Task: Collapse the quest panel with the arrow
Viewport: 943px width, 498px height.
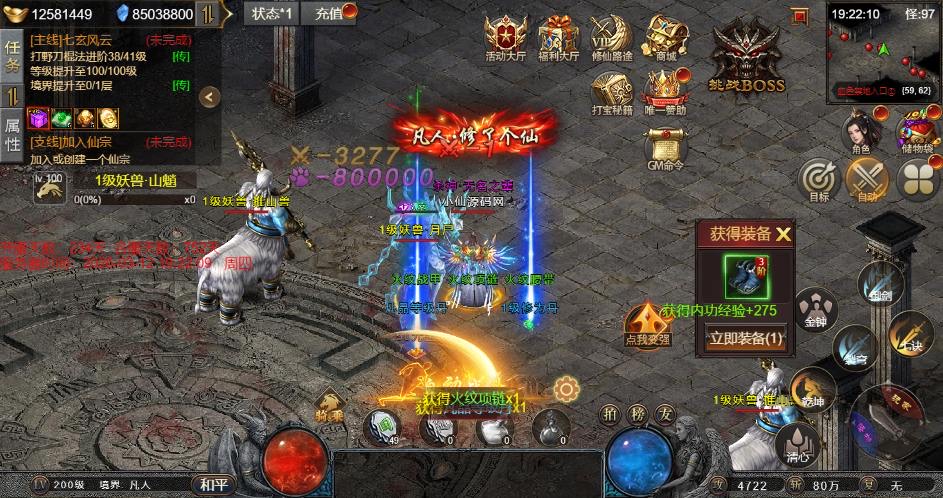Action: (209, 96)
